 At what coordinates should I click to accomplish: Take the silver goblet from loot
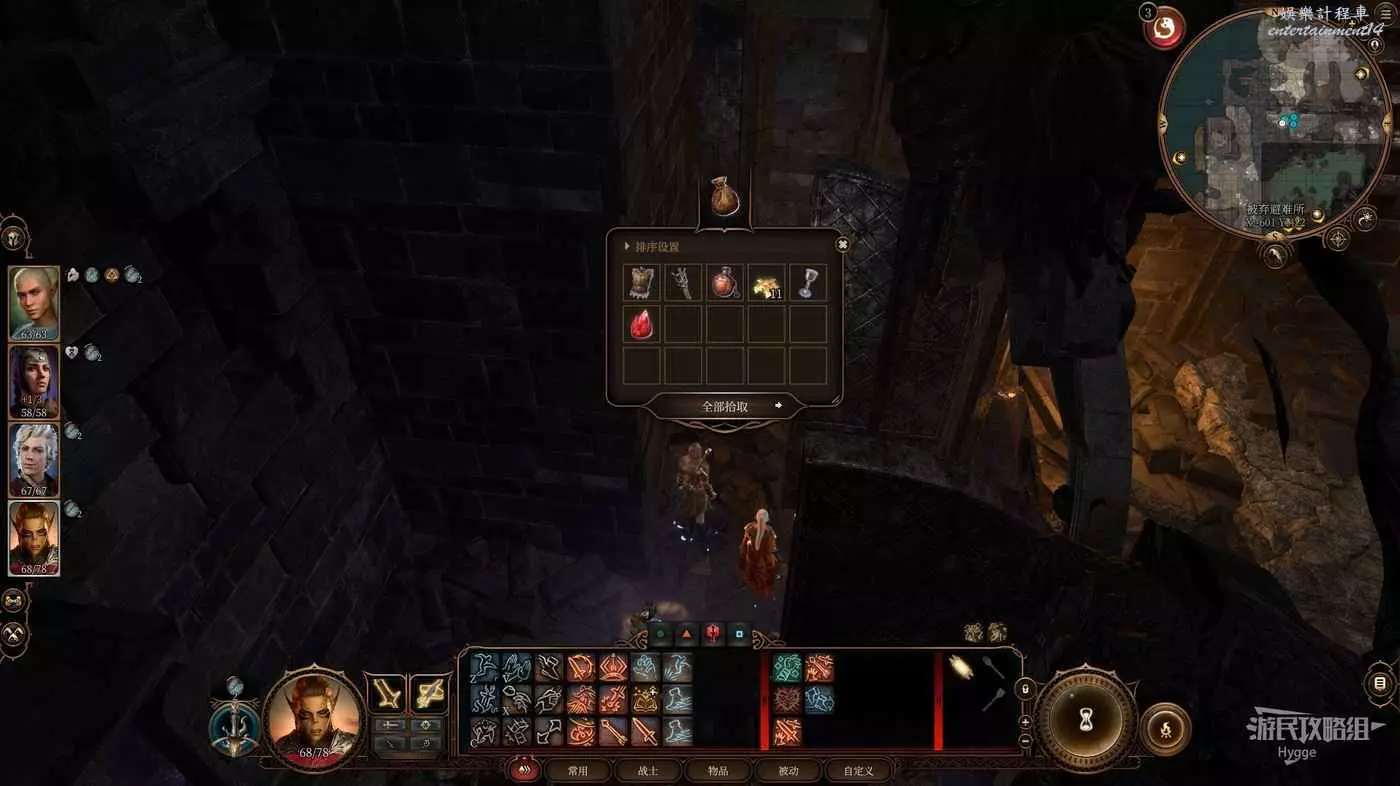pyautogui.click(x=808, y=283)
